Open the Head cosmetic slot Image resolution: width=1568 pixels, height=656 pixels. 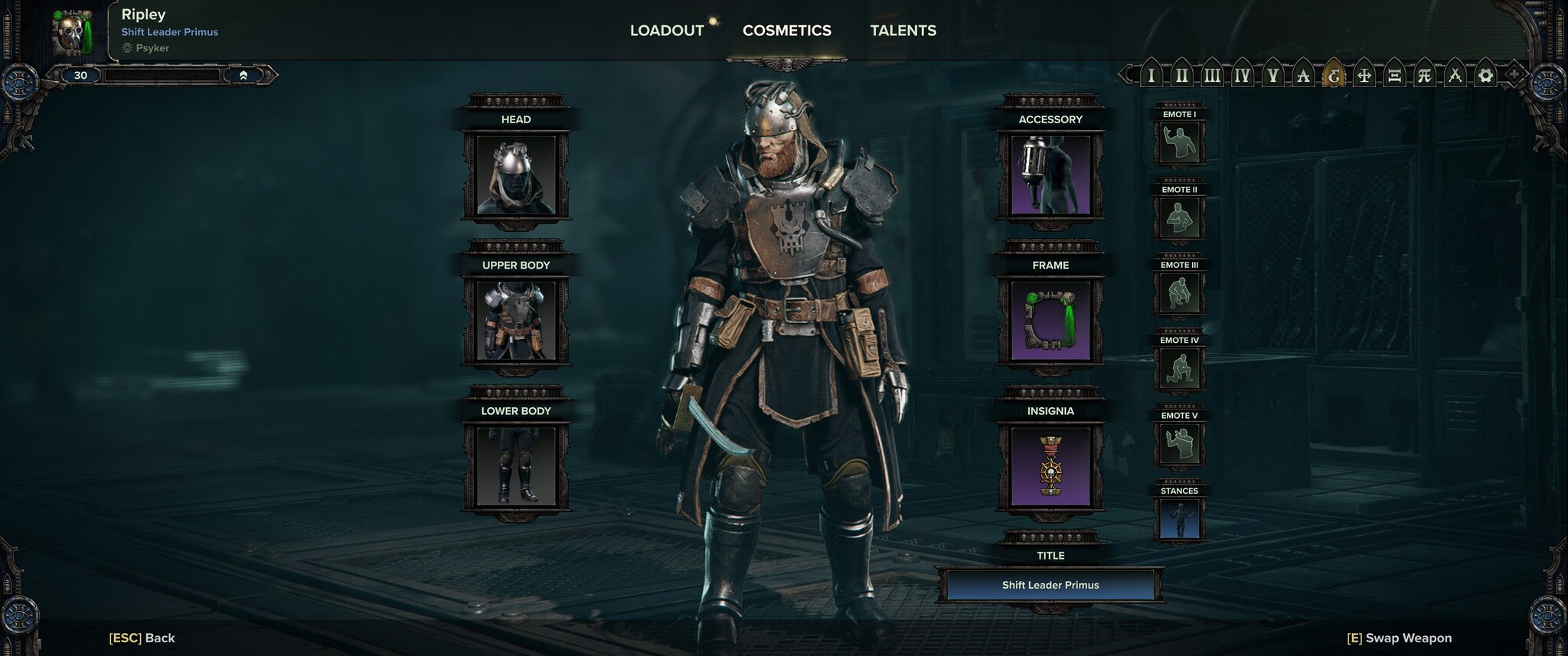(515, 176)
